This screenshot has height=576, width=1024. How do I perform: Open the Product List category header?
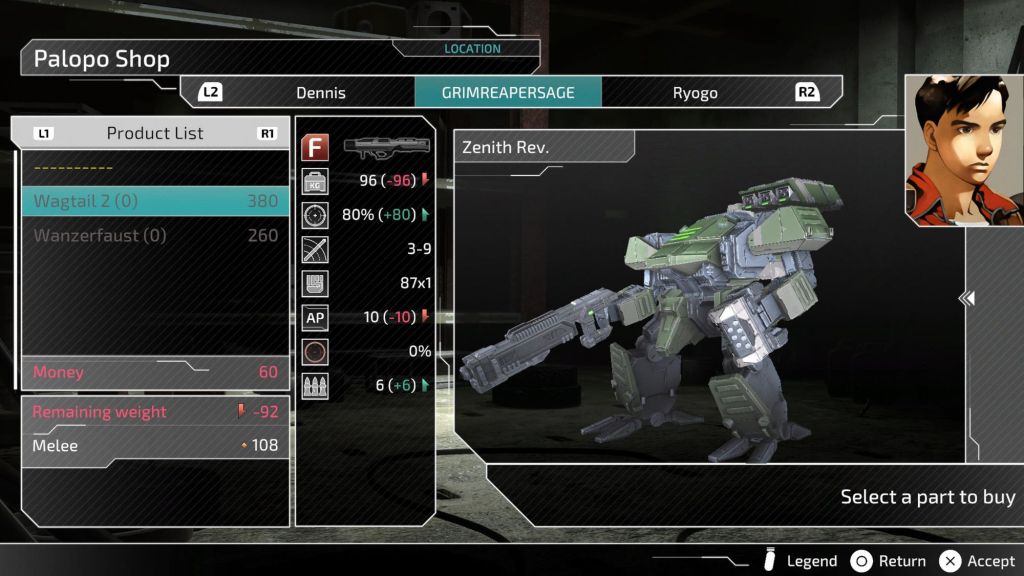tap(155, 133)
